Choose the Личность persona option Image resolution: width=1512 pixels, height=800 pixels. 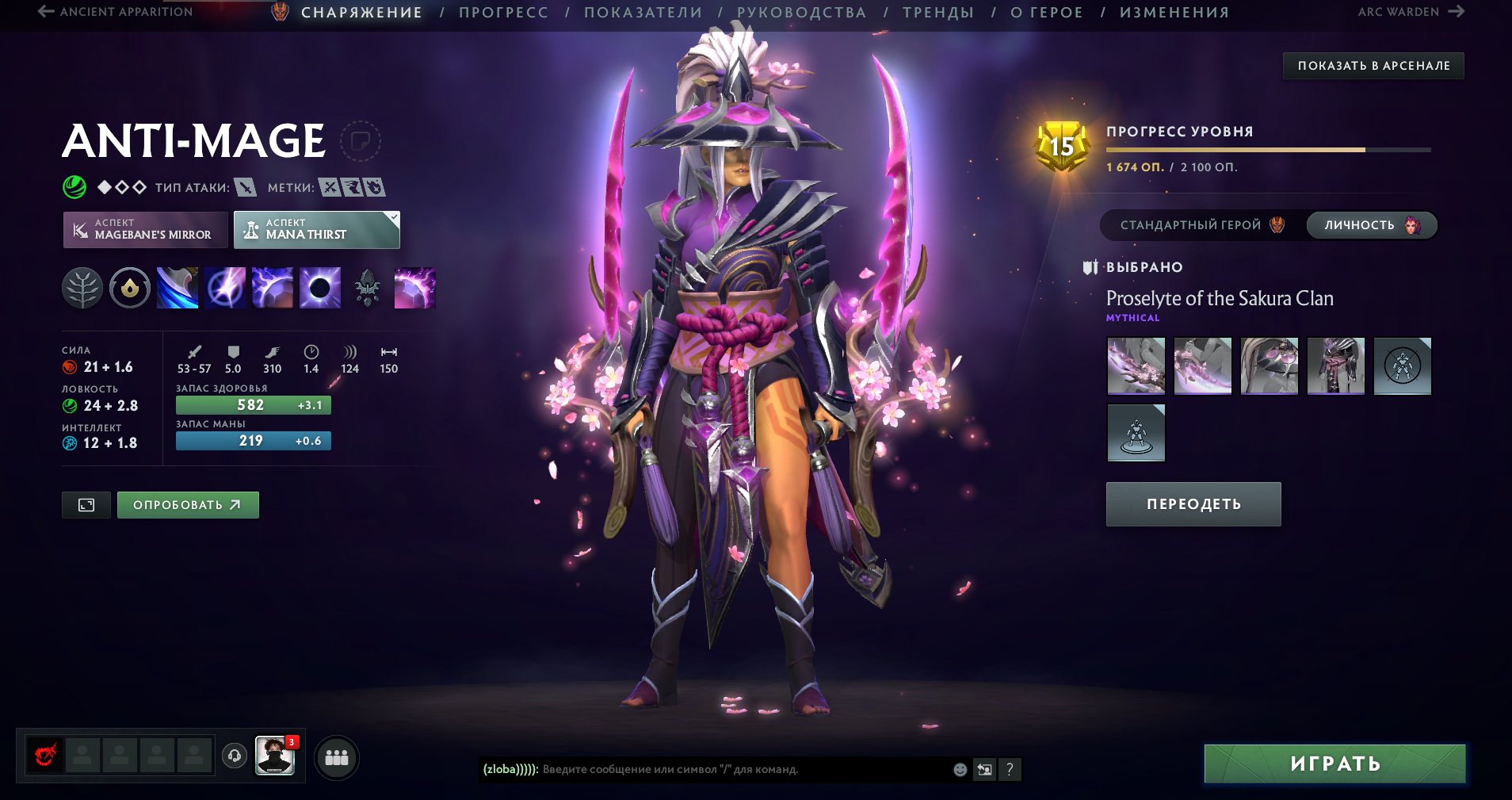1371,225
